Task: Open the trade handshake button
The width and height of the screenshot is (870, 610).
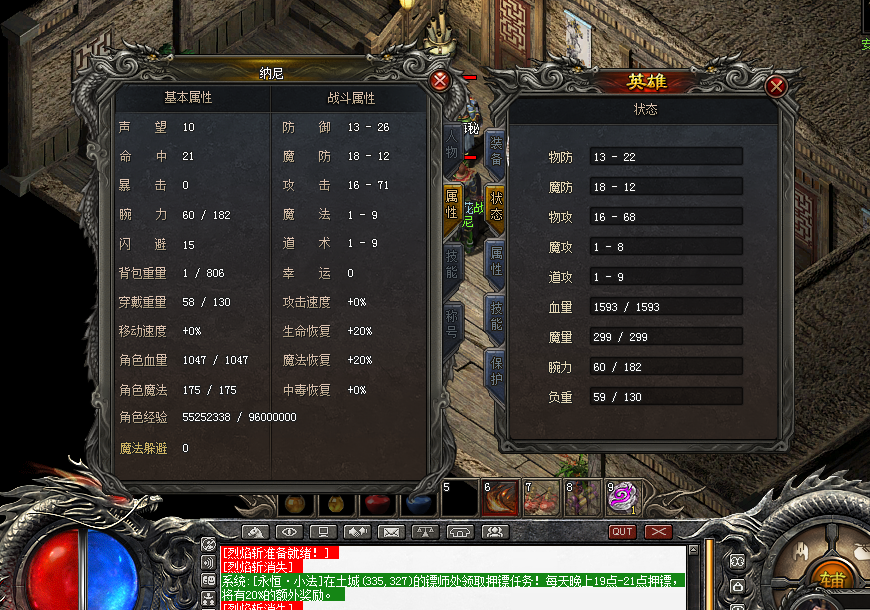Action: coord(358,532)
